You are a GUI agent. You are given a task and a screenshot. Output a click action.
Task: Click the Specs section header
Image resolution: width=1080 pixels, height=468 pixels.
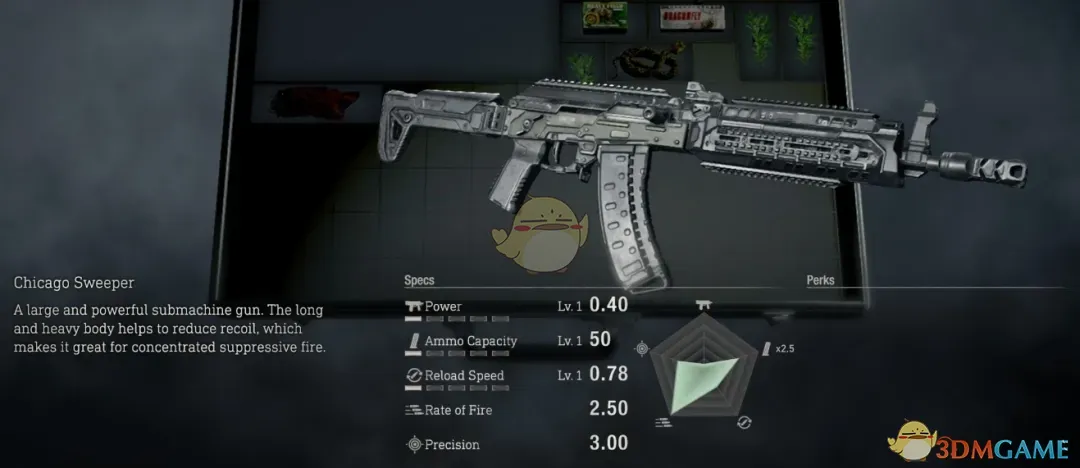419,281
